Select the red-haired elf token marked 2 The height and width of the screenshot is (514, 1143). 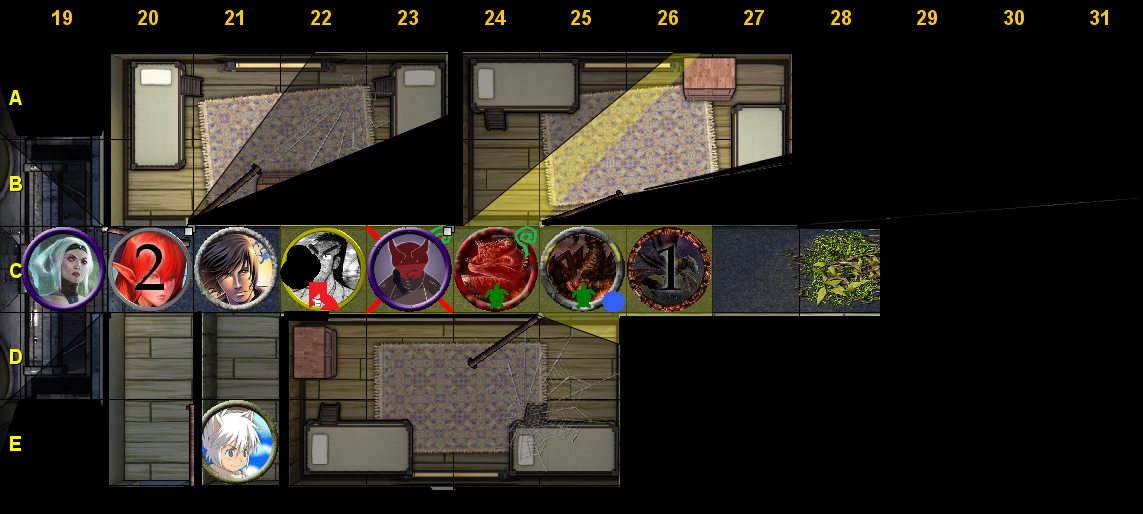click(150, 270)
